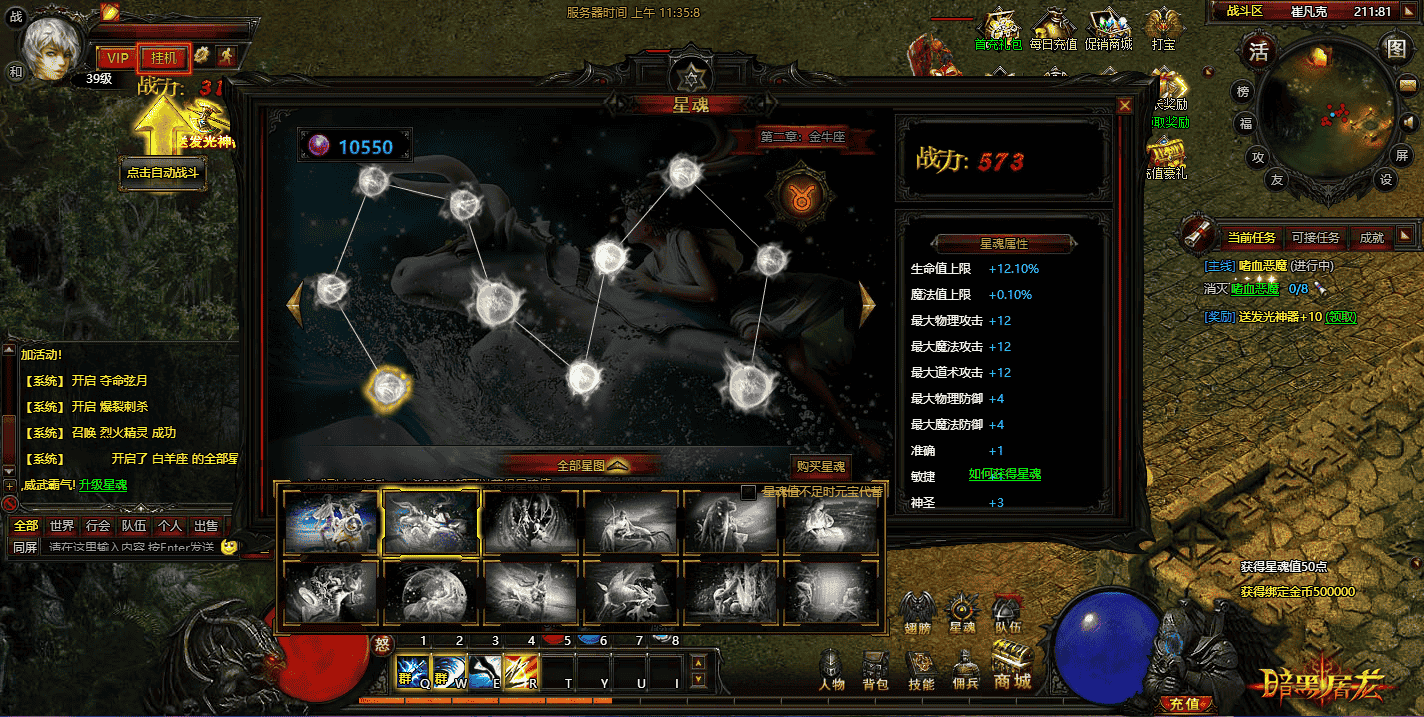This screenshot has height=717, width=1424.
Task: Open the 如何获得星魂 link
Action: [1004, 474]
